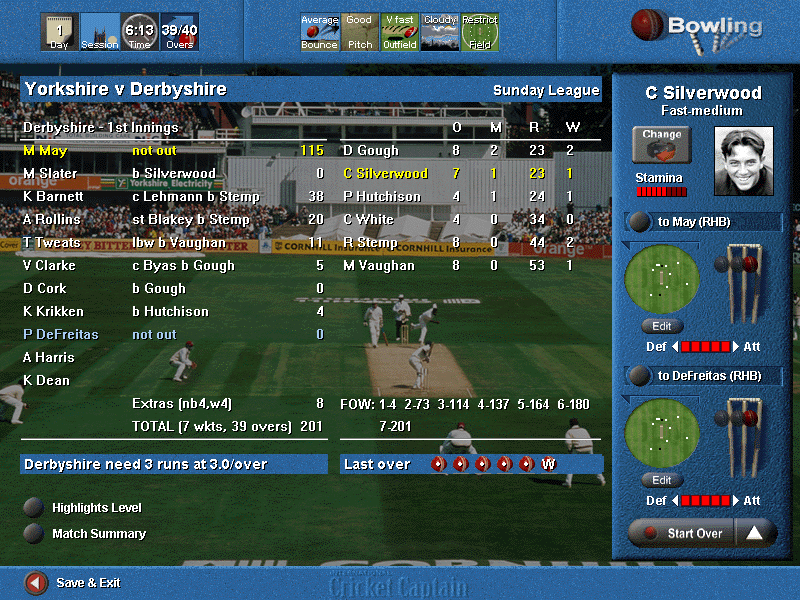The image size is (800, 600).
Task: Click the Average Bounce icon
Action: 319,32
